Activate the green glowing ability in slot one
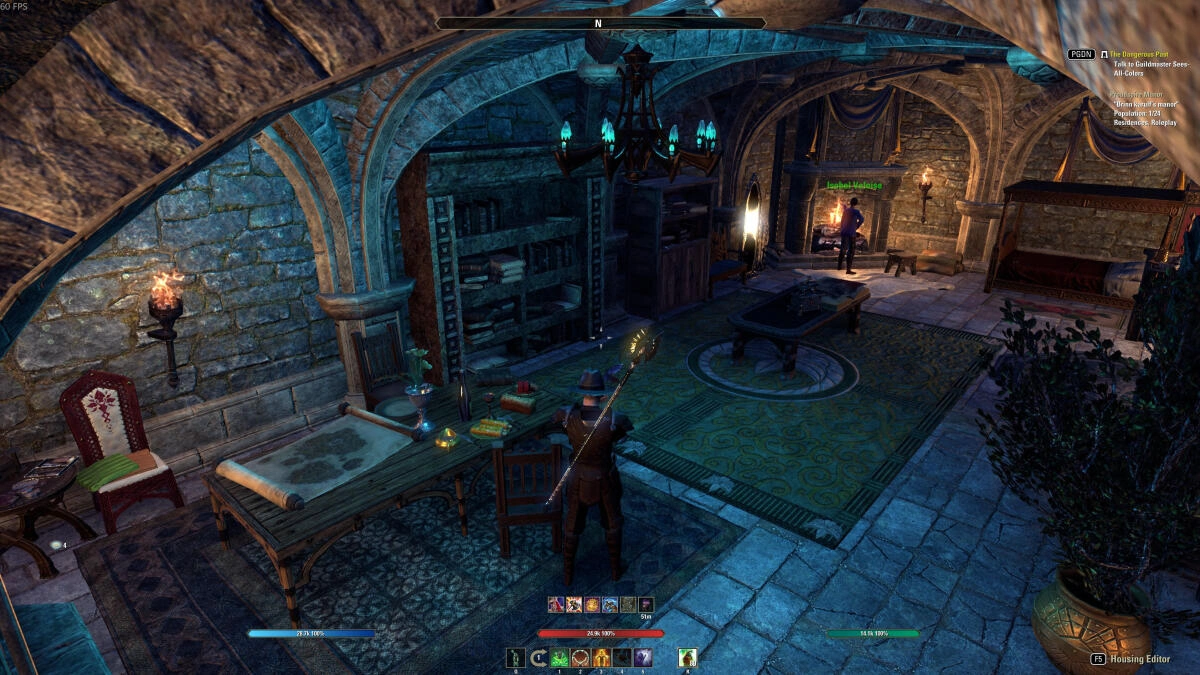The image size is (1200, 675). point(559,657)
